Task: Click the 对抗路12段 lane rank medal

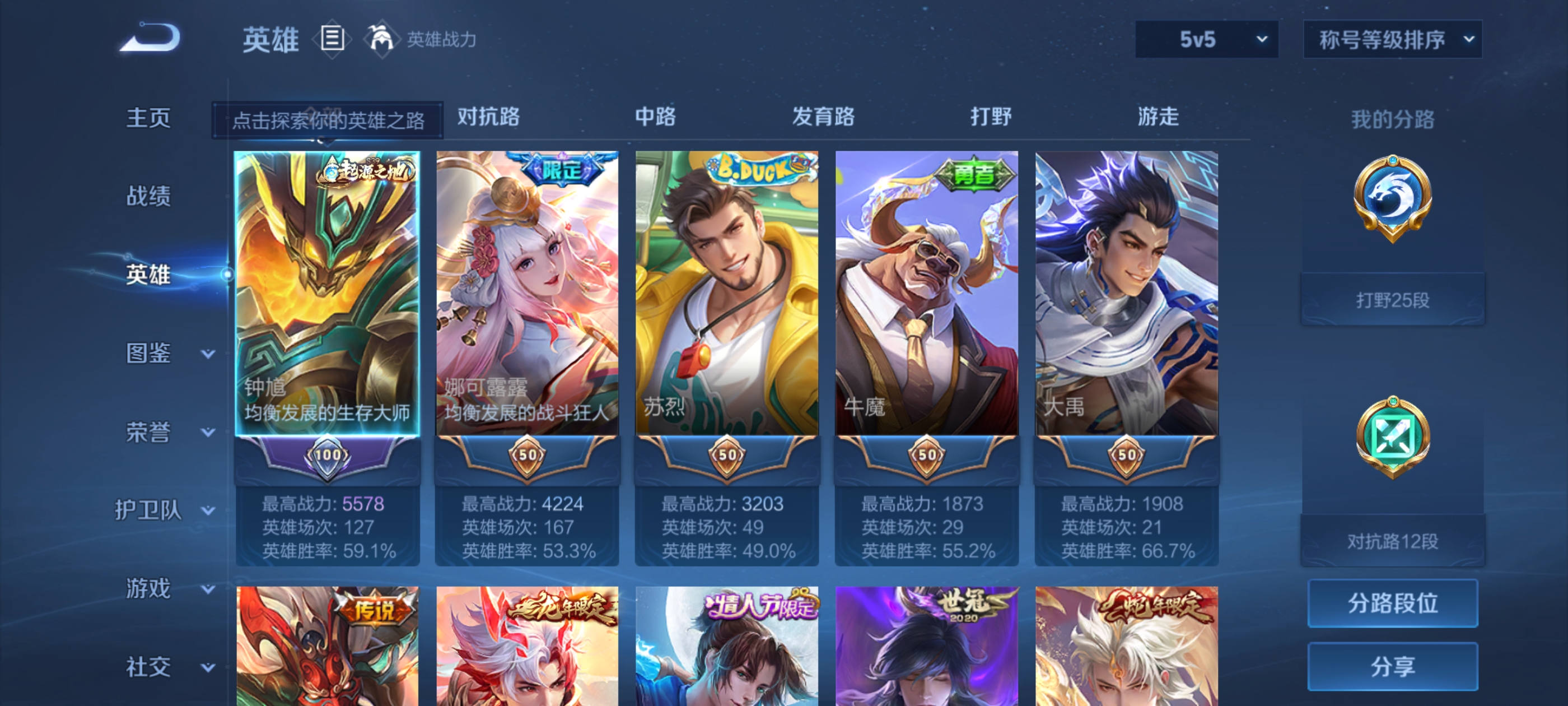Action: [x=1393, y=436]
